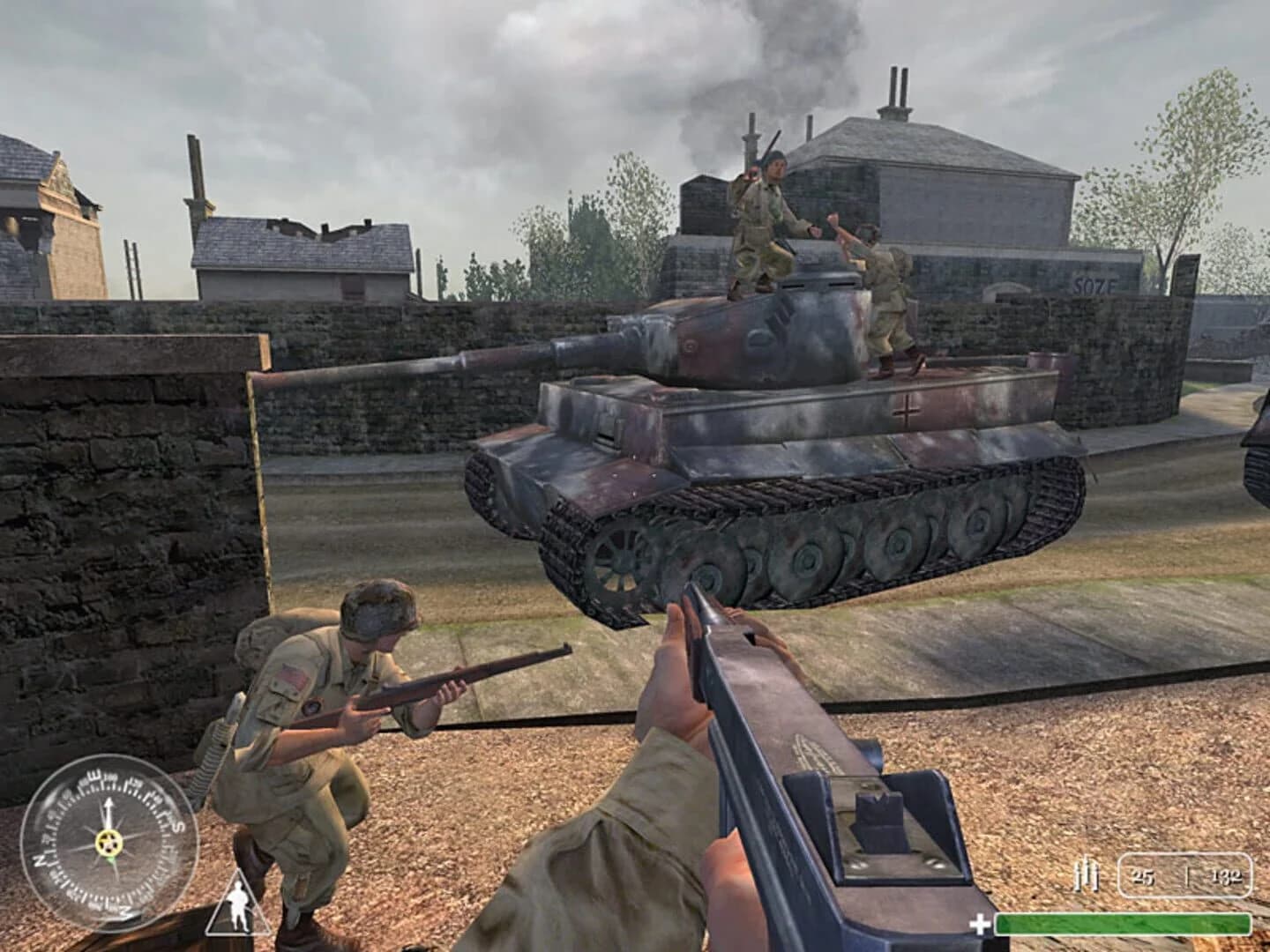This screenshot has height=952, width=1270.
Task: Toggle the ammo counter visibility
Action: (x=1184, y=875)
